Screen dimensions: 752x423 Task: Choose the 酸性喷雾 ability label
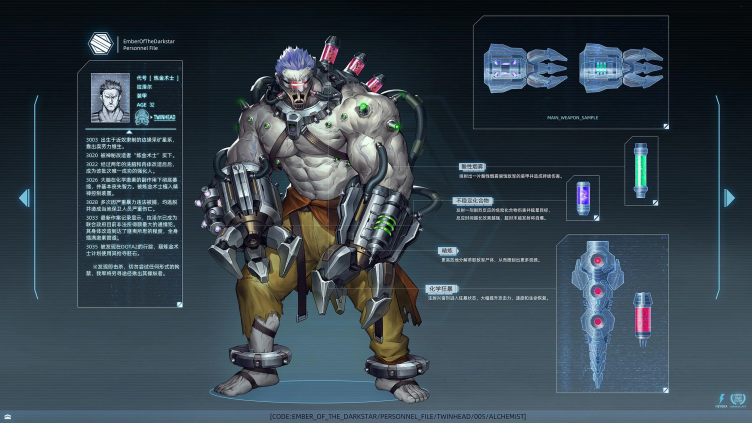tap(472, 167)
